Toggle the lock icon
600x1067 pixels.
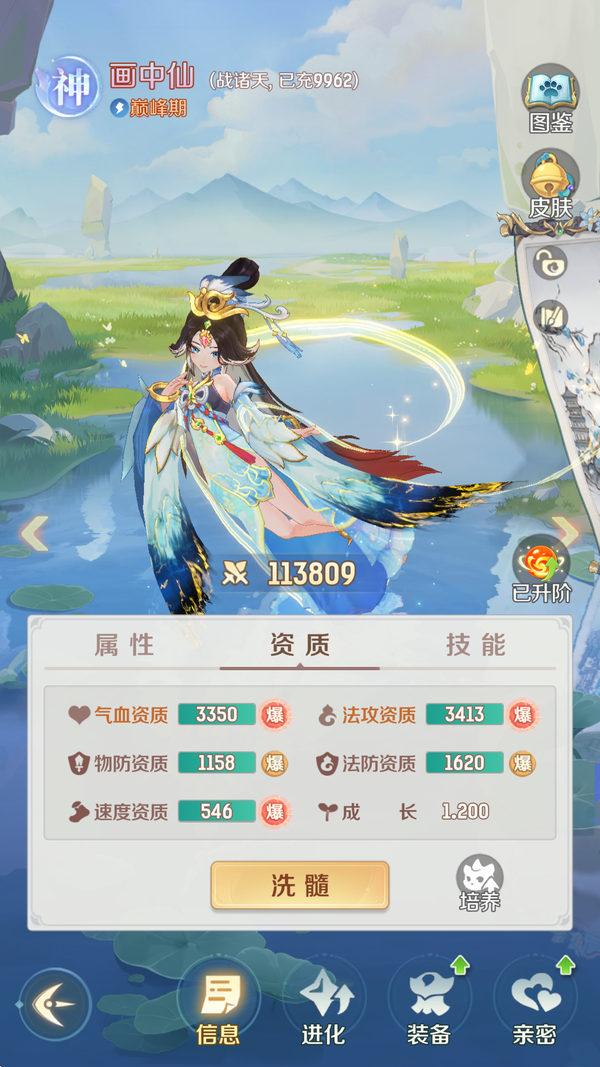tap(550, 263)
